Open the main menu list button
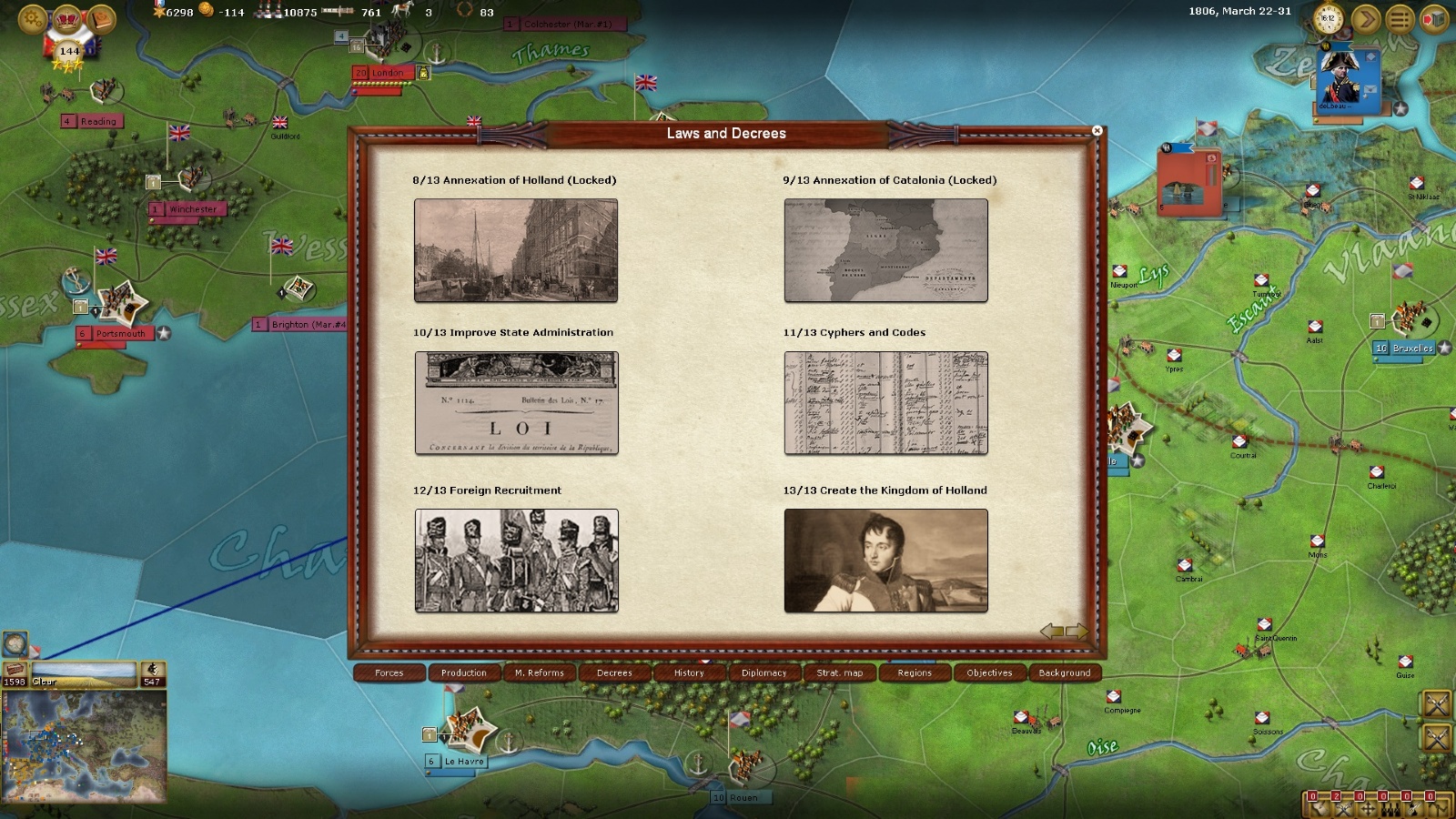1456x819 pixels. point(1400,18)
